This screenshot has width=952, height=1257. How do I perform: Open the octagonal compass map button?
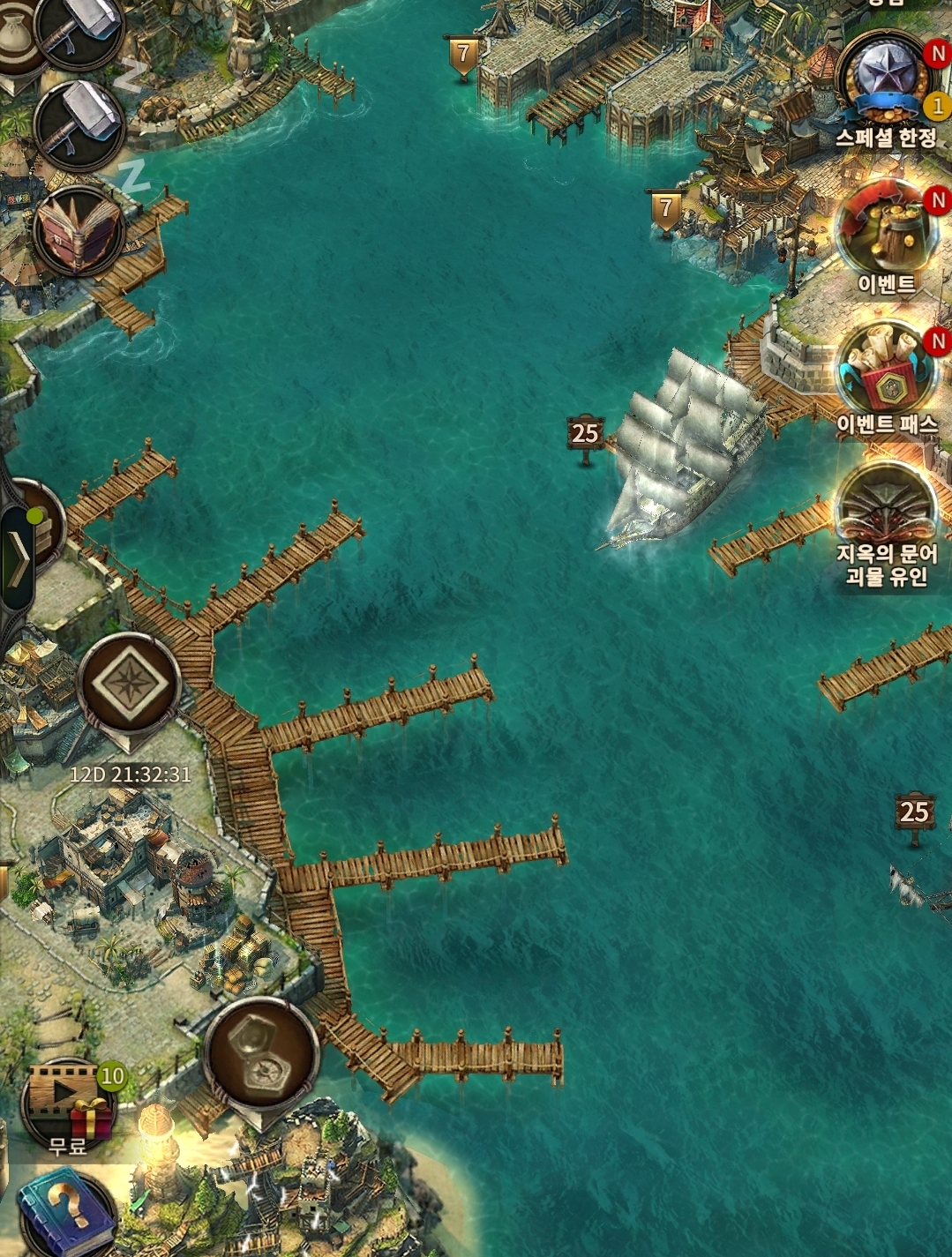coord(261,1052)
